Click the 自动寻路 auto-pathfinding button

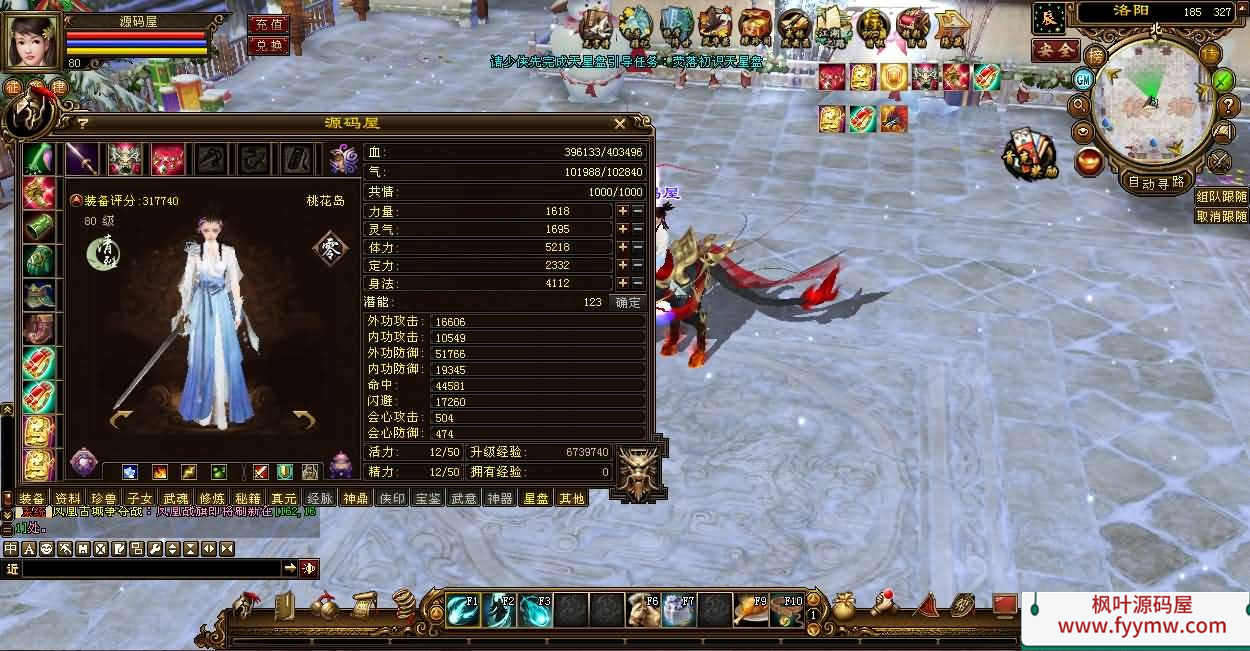point(1156,182)
